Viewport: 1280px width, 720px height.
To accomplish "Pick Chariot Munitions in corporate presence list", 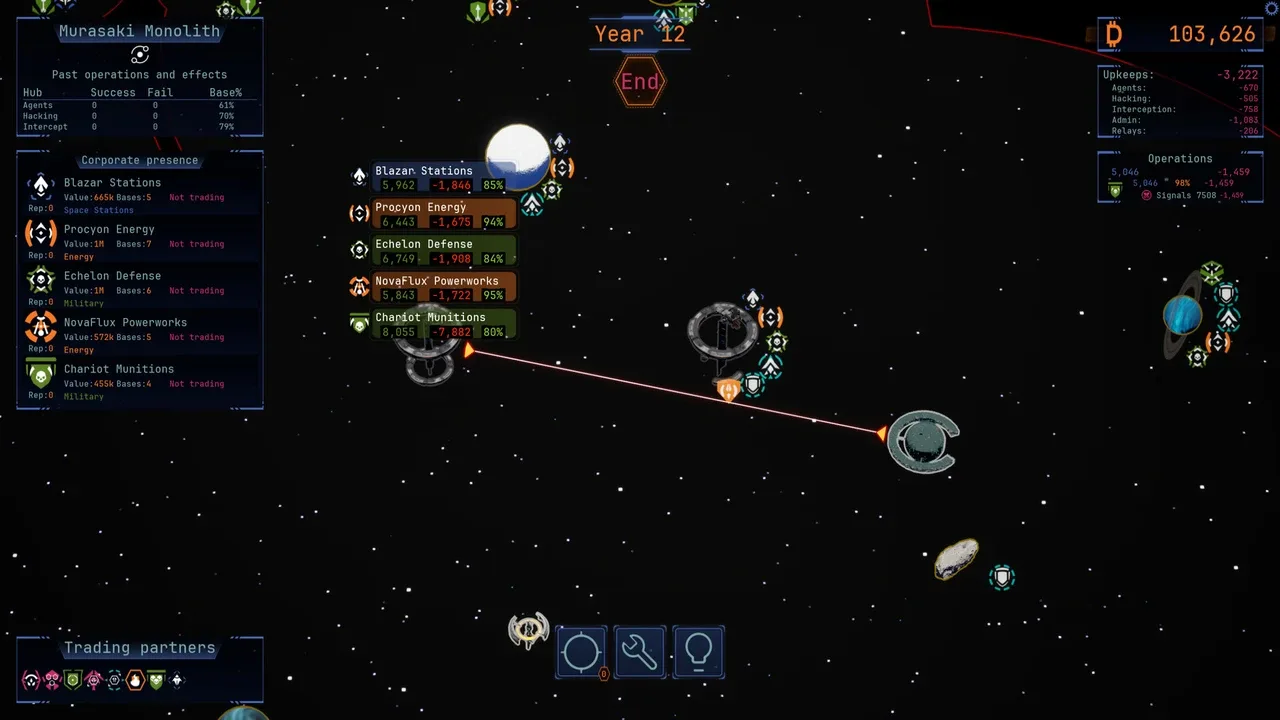I will pyautogui.click(x=118, y=369).
